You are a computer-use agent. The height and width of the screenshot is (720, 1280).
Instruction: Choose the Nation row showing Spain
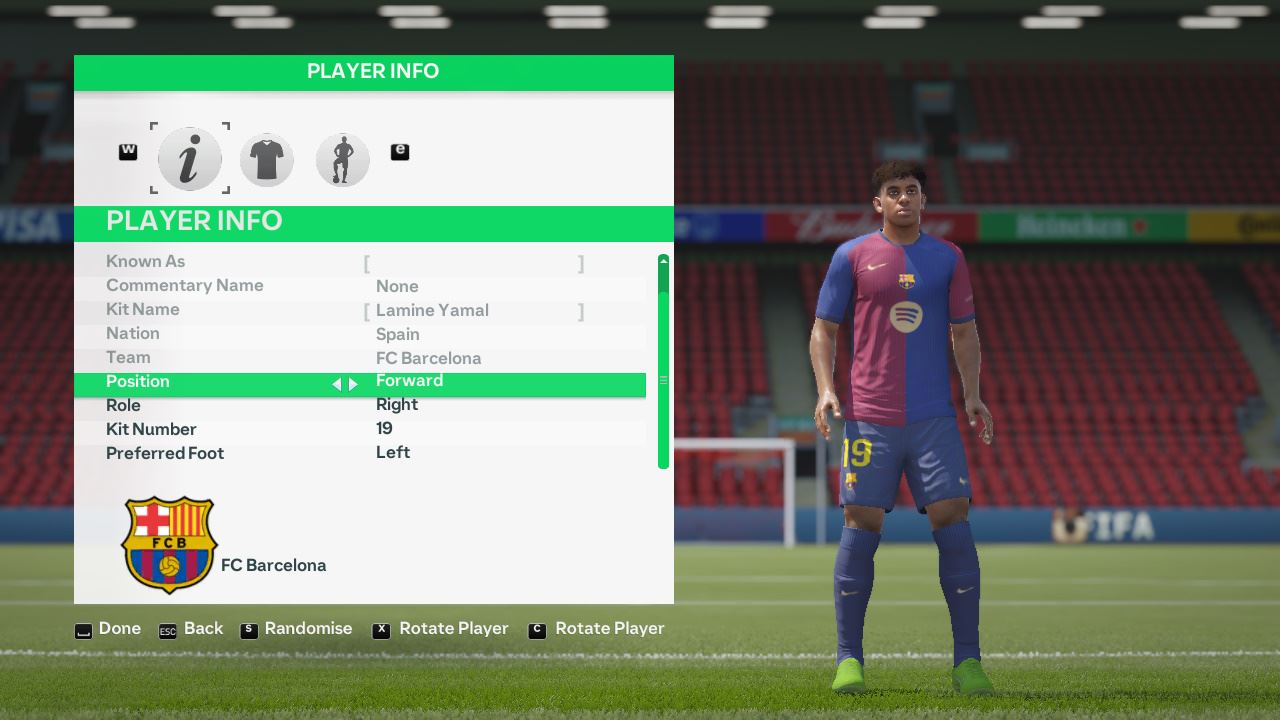(360, 334)
